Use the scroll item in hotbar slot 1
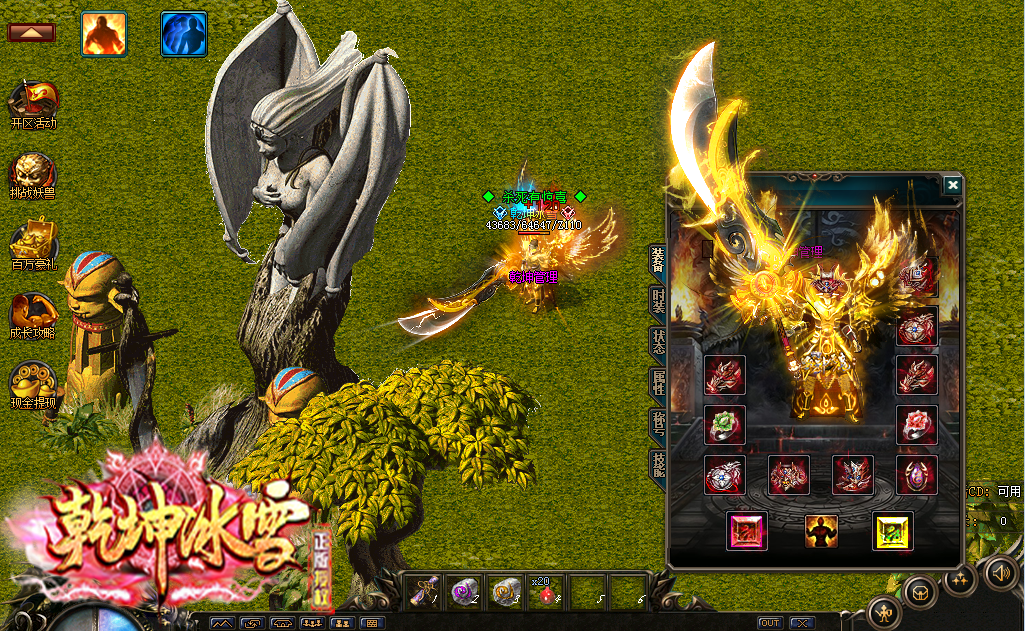1025x631 pixels. click(x=426, y=593)
